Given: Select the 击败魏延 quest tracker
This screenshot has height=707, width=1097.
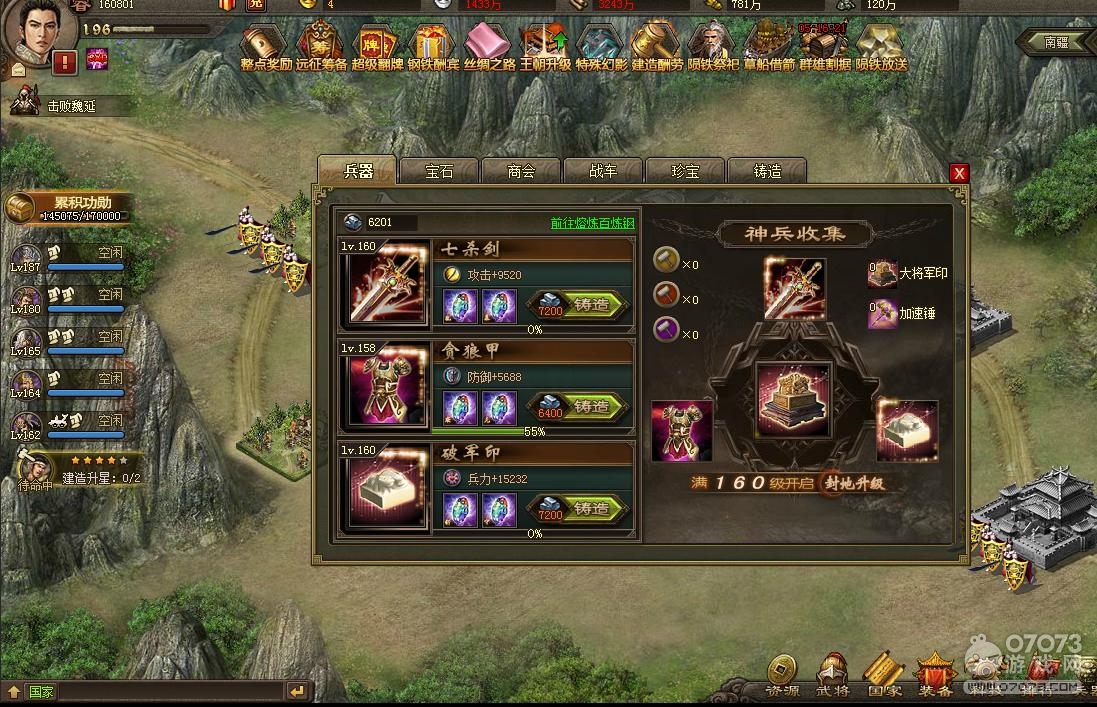Looking at the screenshot, I should [x=72, y=106].
